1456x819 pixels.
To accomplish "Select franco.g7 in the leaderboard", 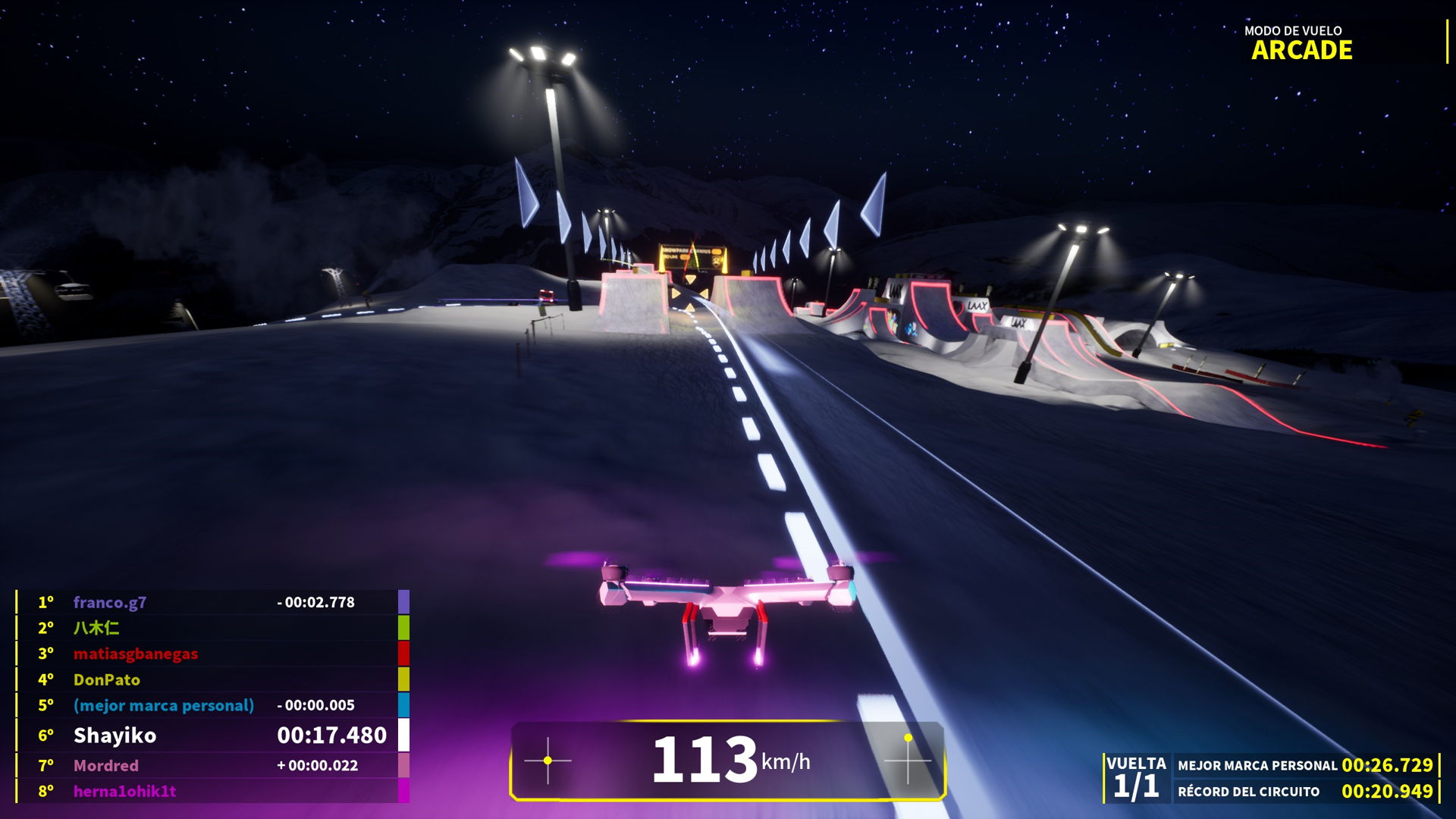I will coord(110,602).
